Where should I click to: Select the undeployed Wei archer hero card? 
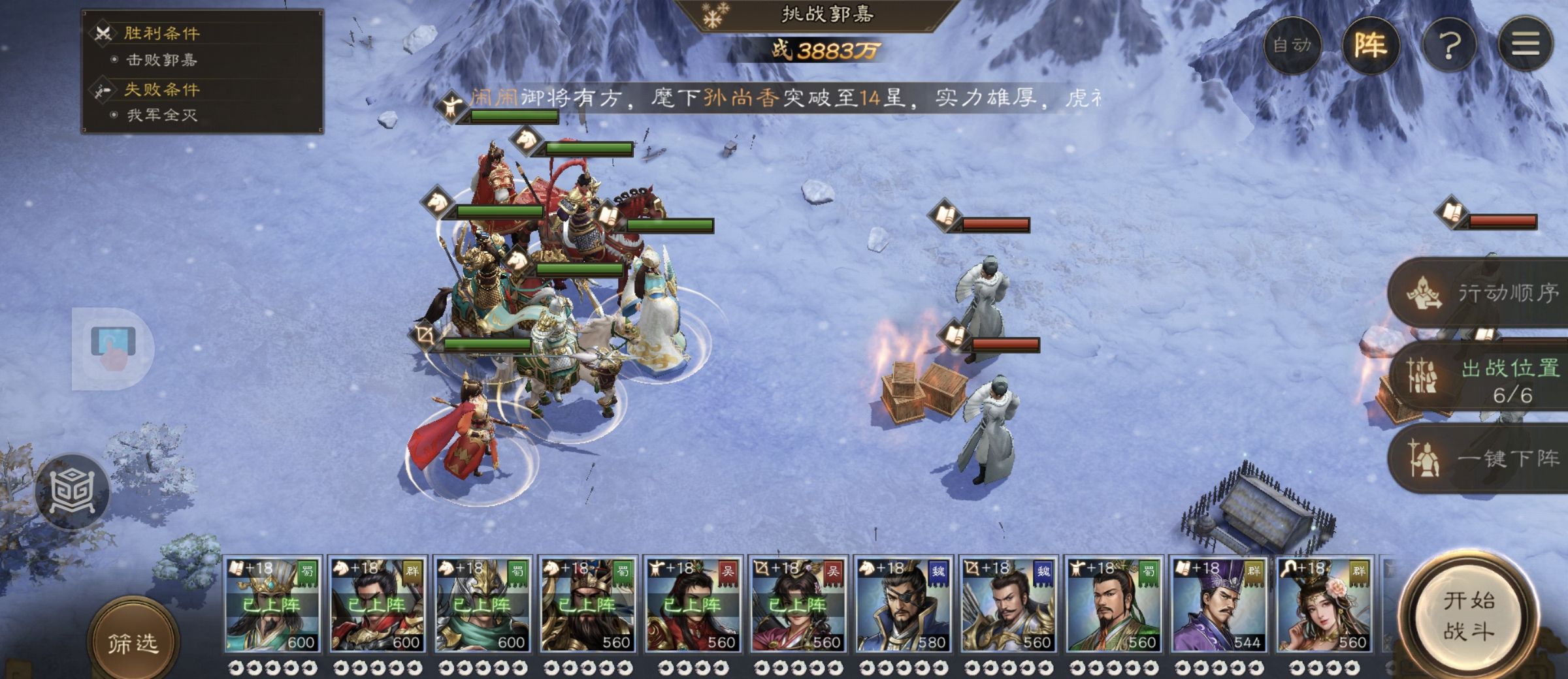(x=1008, y=605)
